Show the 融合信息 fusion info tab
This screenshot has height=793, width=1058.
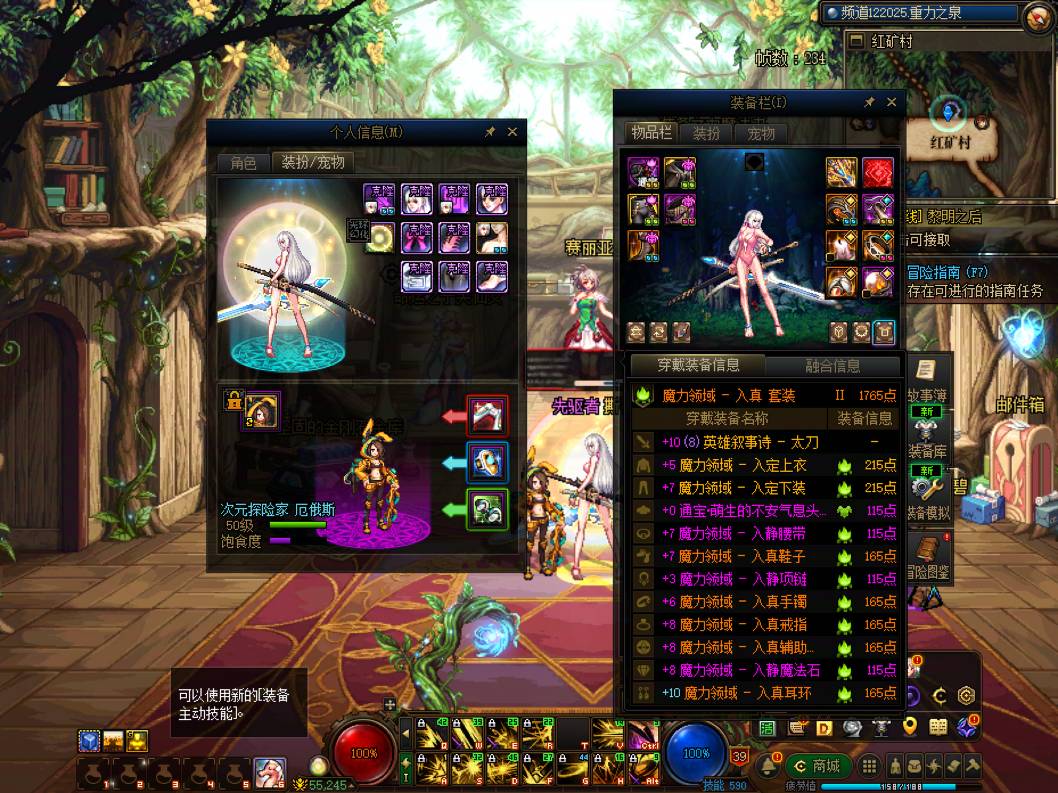832,366
